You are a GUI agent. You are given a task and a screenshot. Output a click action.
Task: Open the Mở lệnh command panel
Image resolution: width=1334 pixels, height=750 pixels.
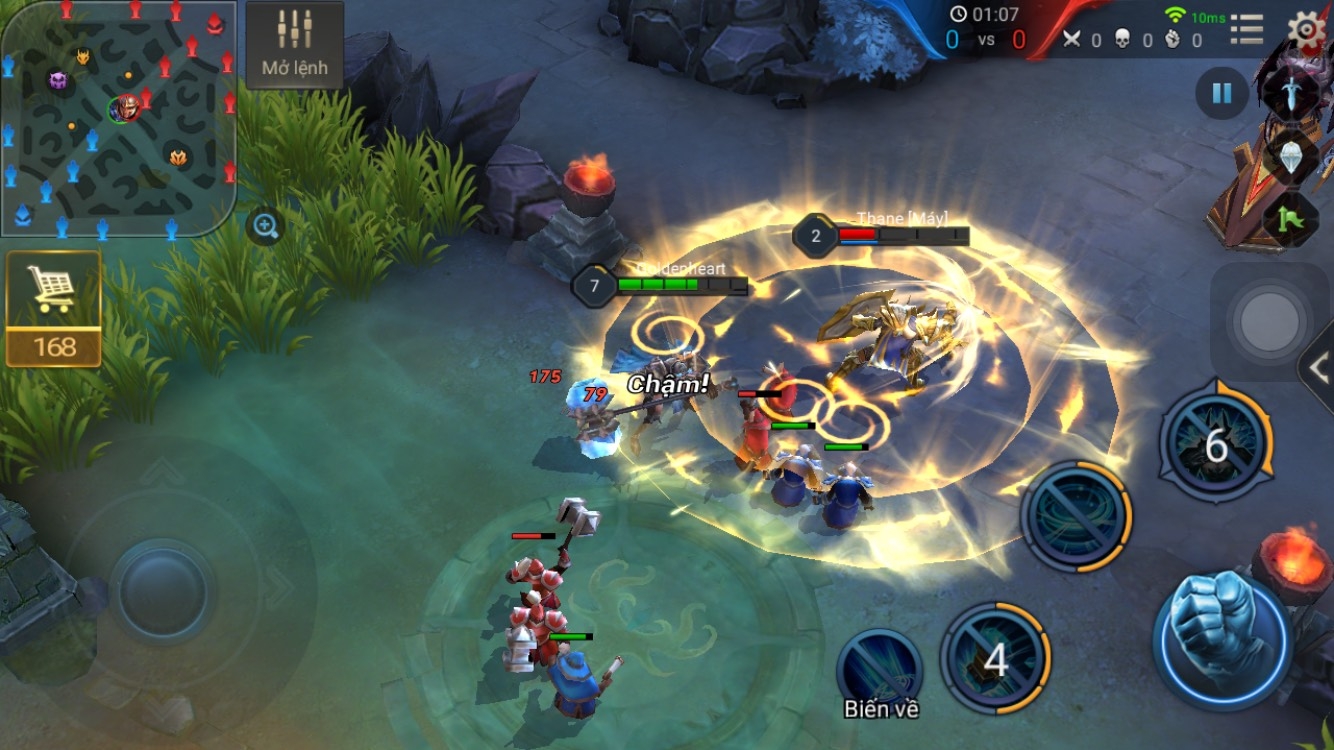295,45
